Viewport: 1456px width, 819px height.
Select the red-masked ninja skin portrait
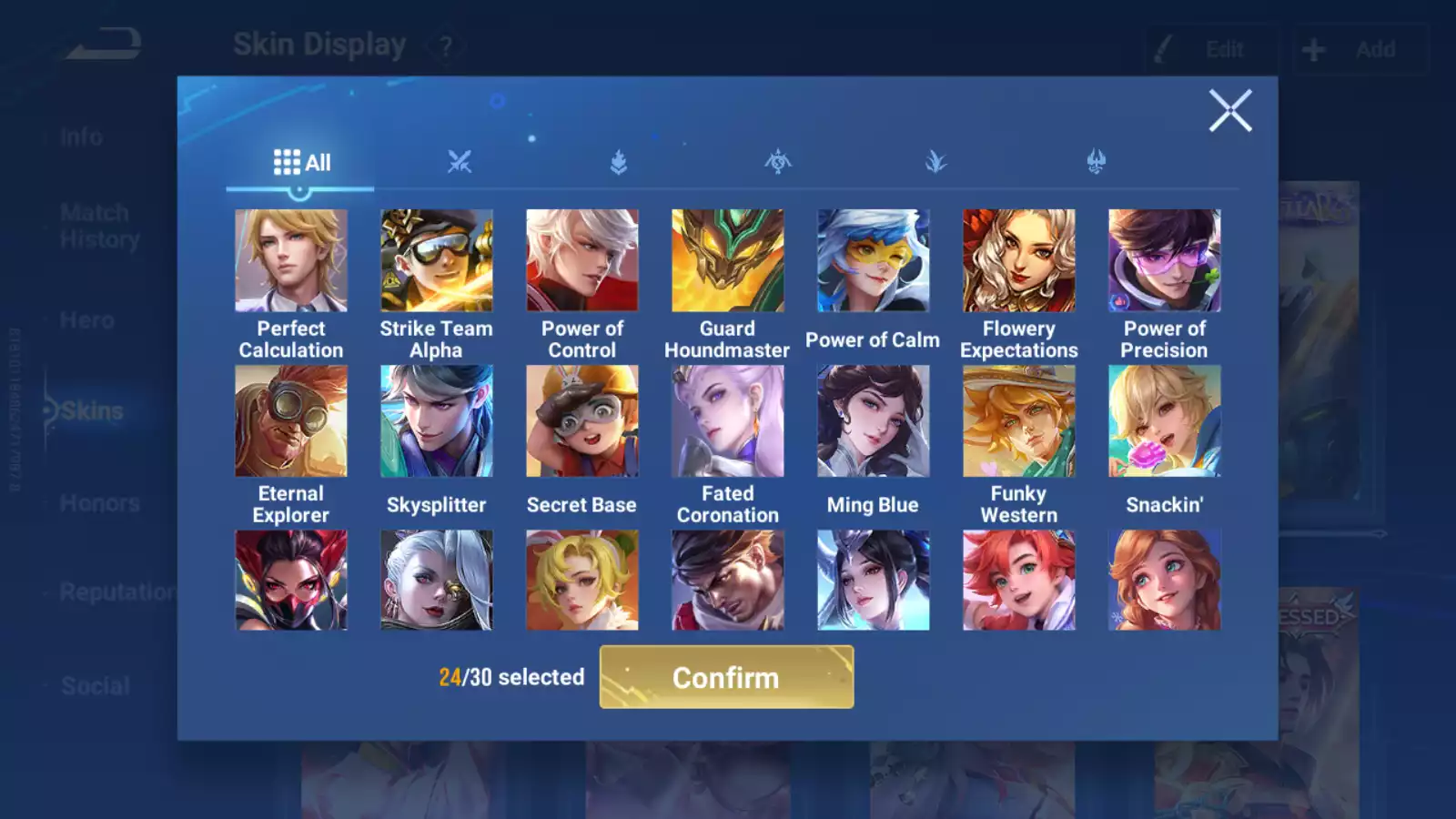pos(291,581)
